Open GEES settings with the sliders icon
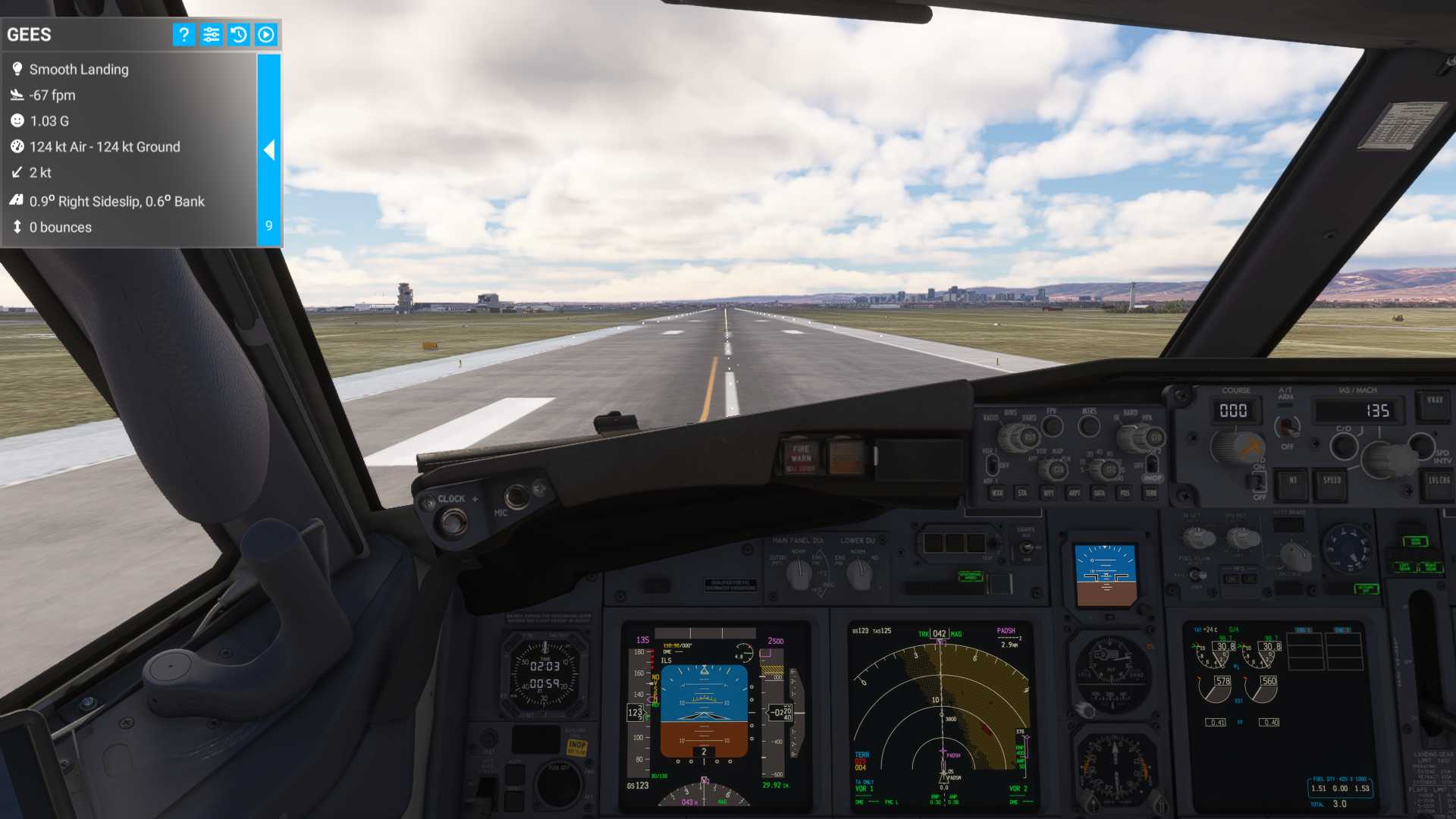This screenshot has height=819, width=1456. pos(211,34)
